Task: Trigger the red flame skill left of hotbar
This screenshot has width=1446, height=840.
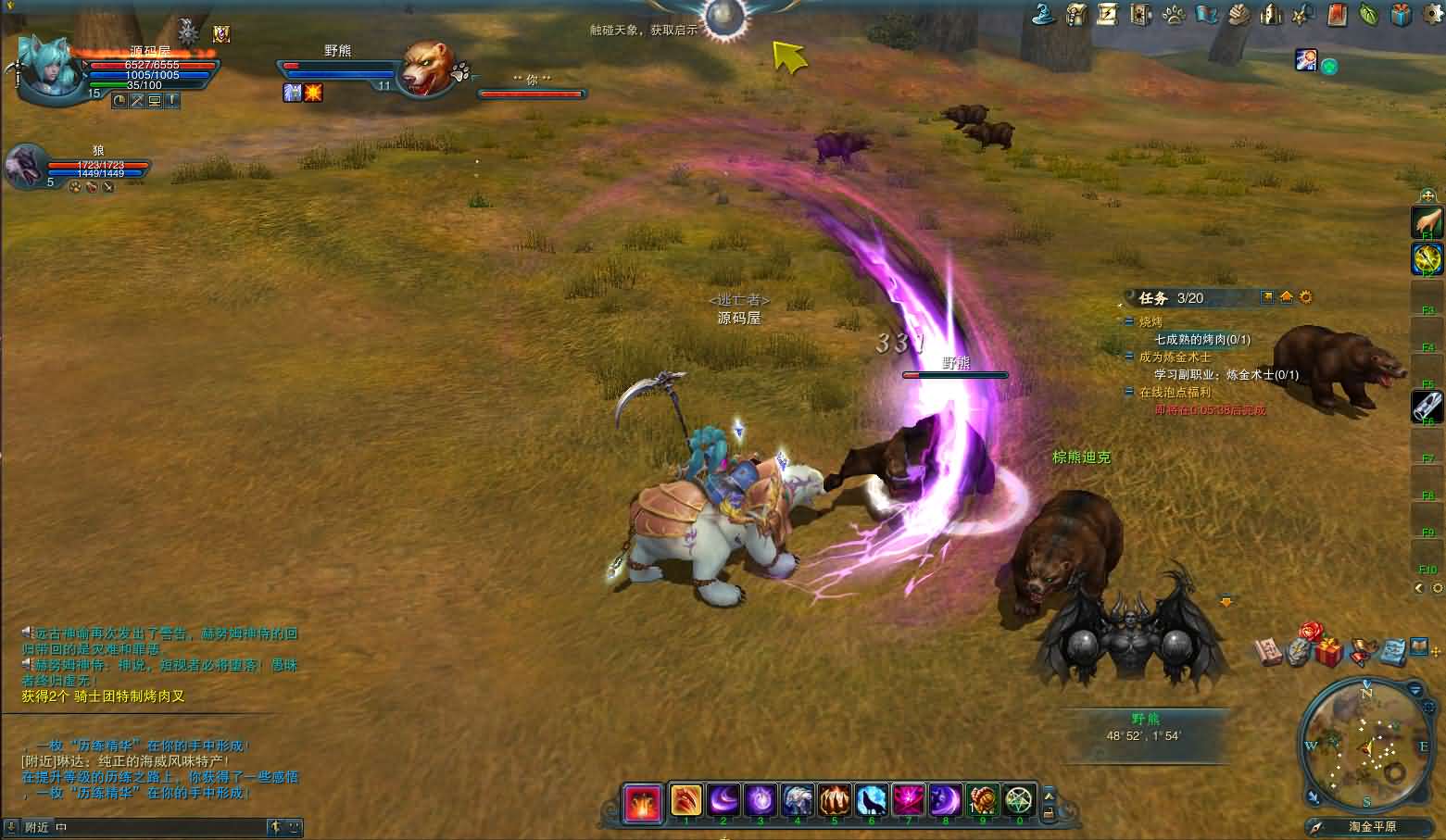Action: coord(642,802)
